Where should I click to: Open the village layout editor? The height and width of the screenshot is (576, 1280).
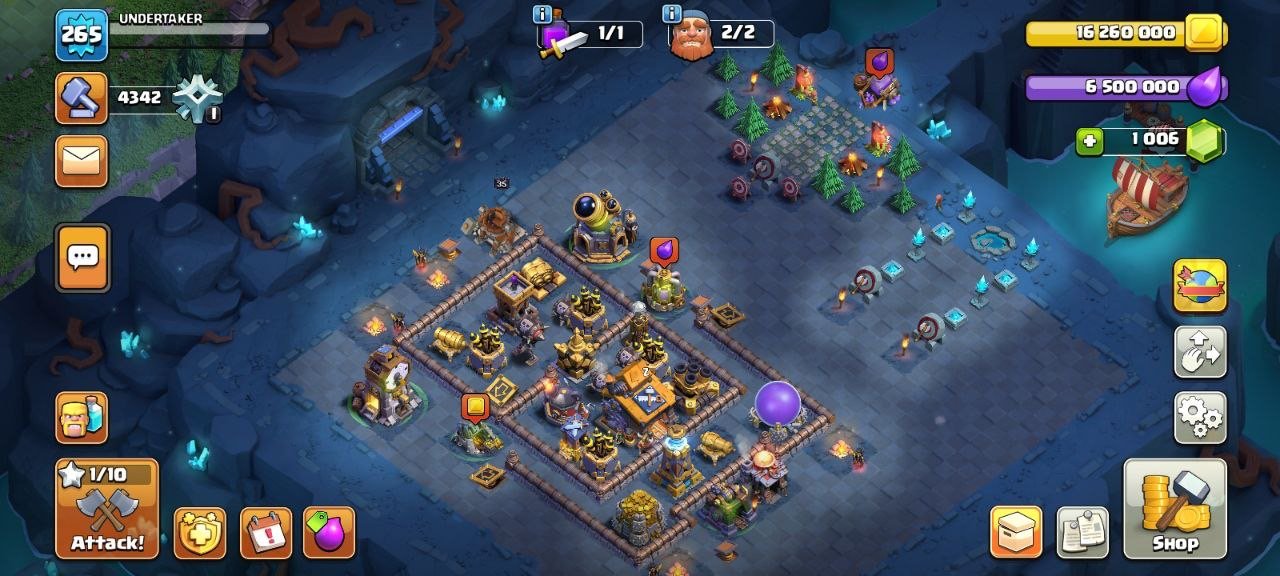click(x=1200, y=352)
